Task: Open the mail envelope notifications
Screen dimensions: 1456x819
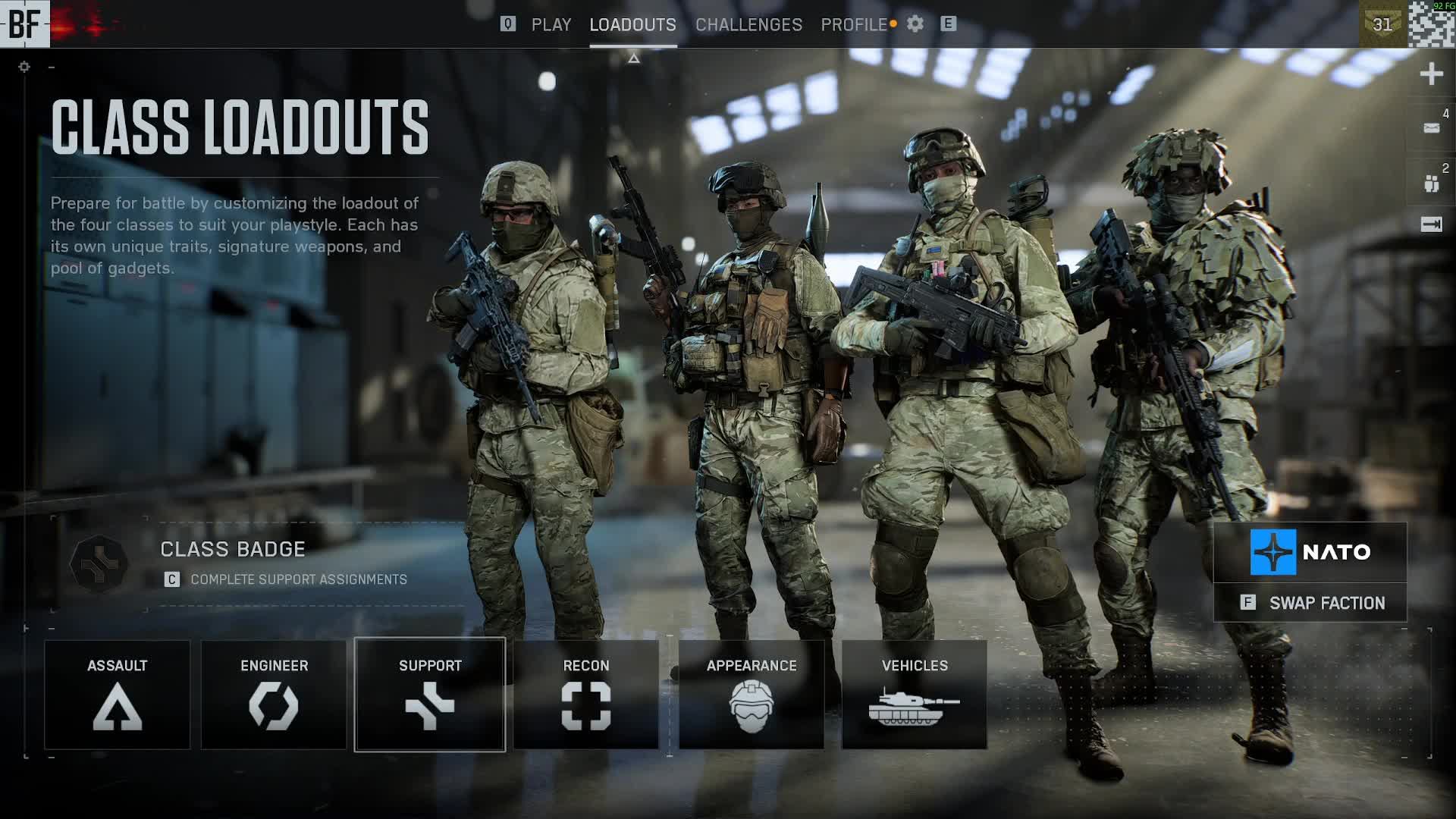Action: click(1431, 128)
